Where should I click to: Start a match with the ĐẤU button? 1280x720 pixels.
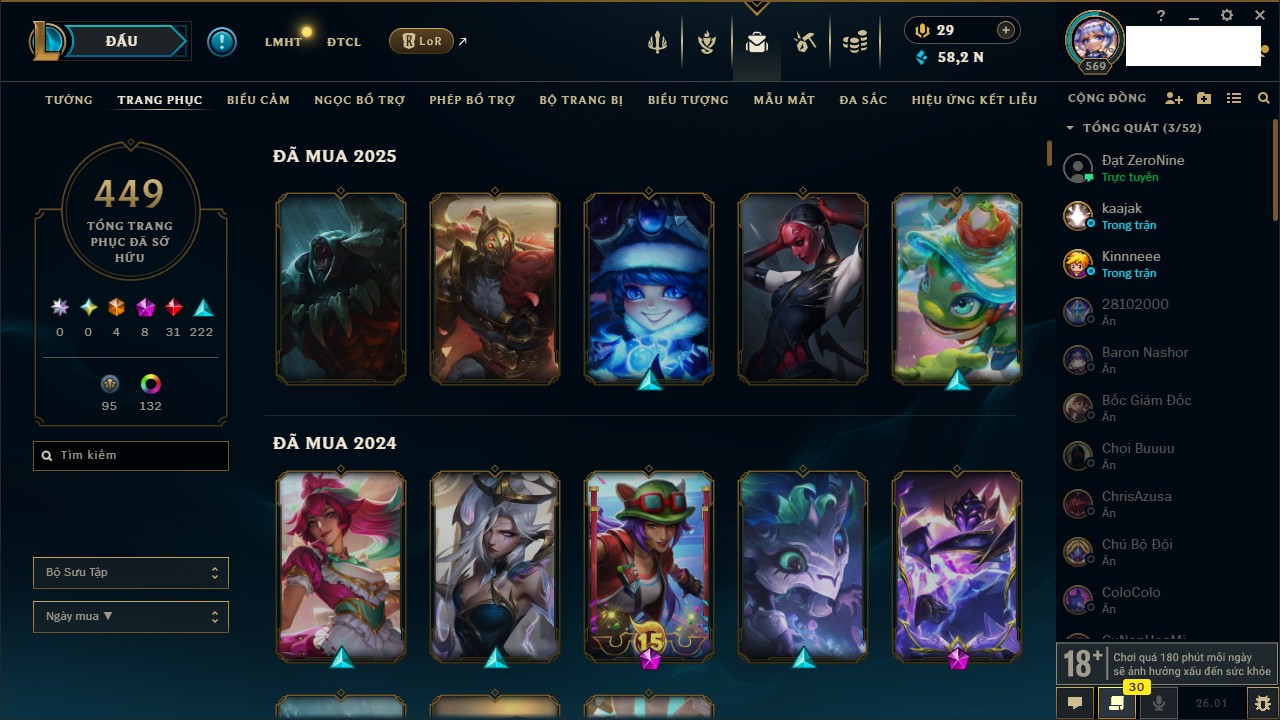click(121, 41)
